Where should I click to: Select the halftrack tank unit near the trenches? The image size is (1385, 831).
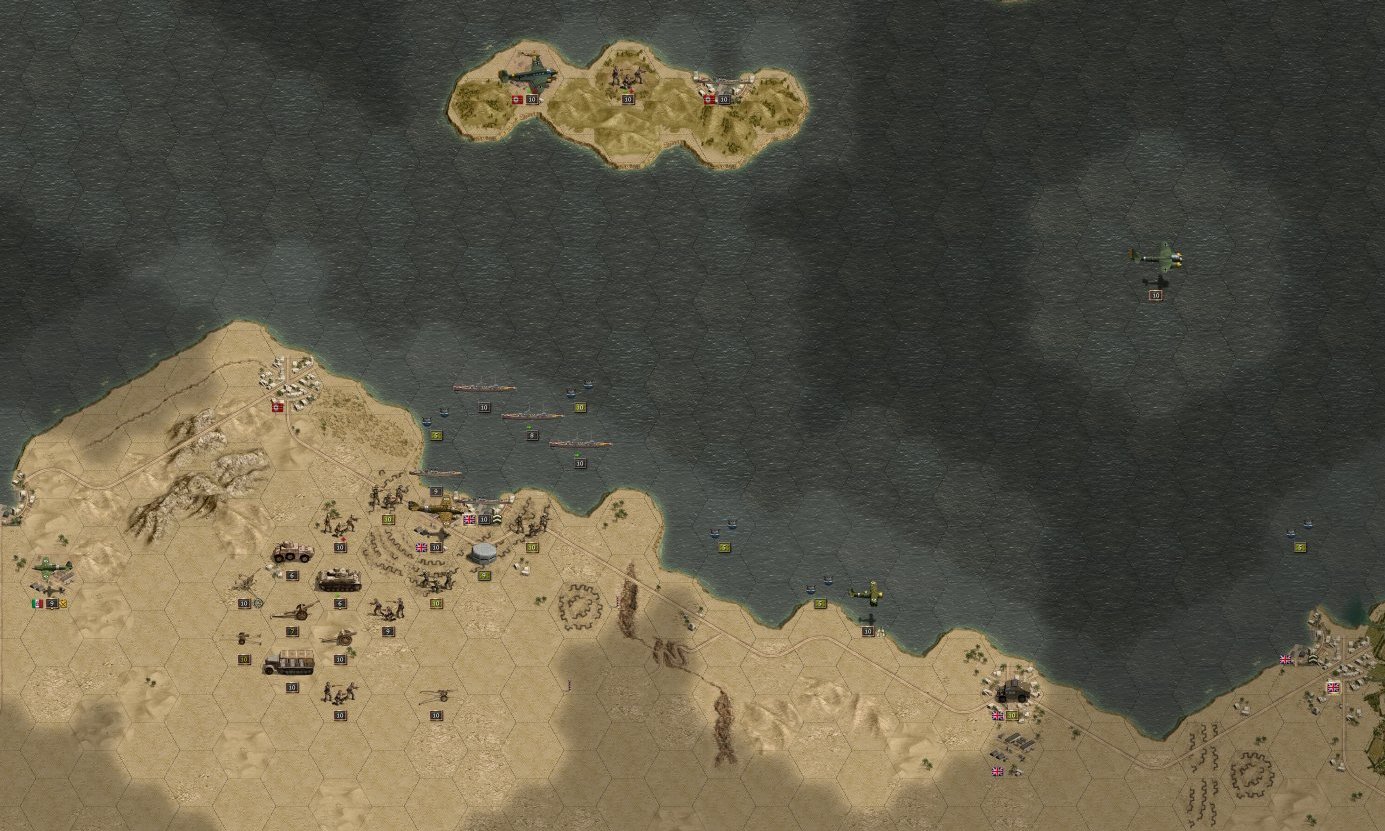[340, 580]
